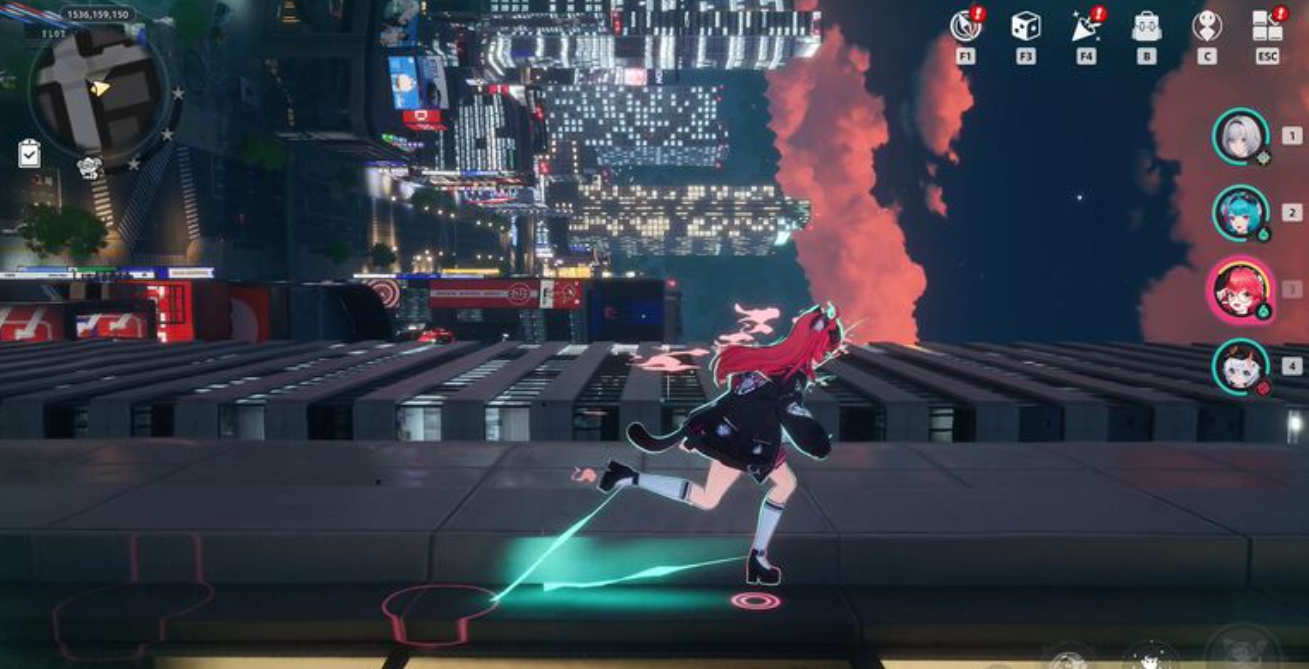This screenshot has width=1309, height=669.
Task: Switch to the silver-haired party member
Action: (x=1241, y=136)
